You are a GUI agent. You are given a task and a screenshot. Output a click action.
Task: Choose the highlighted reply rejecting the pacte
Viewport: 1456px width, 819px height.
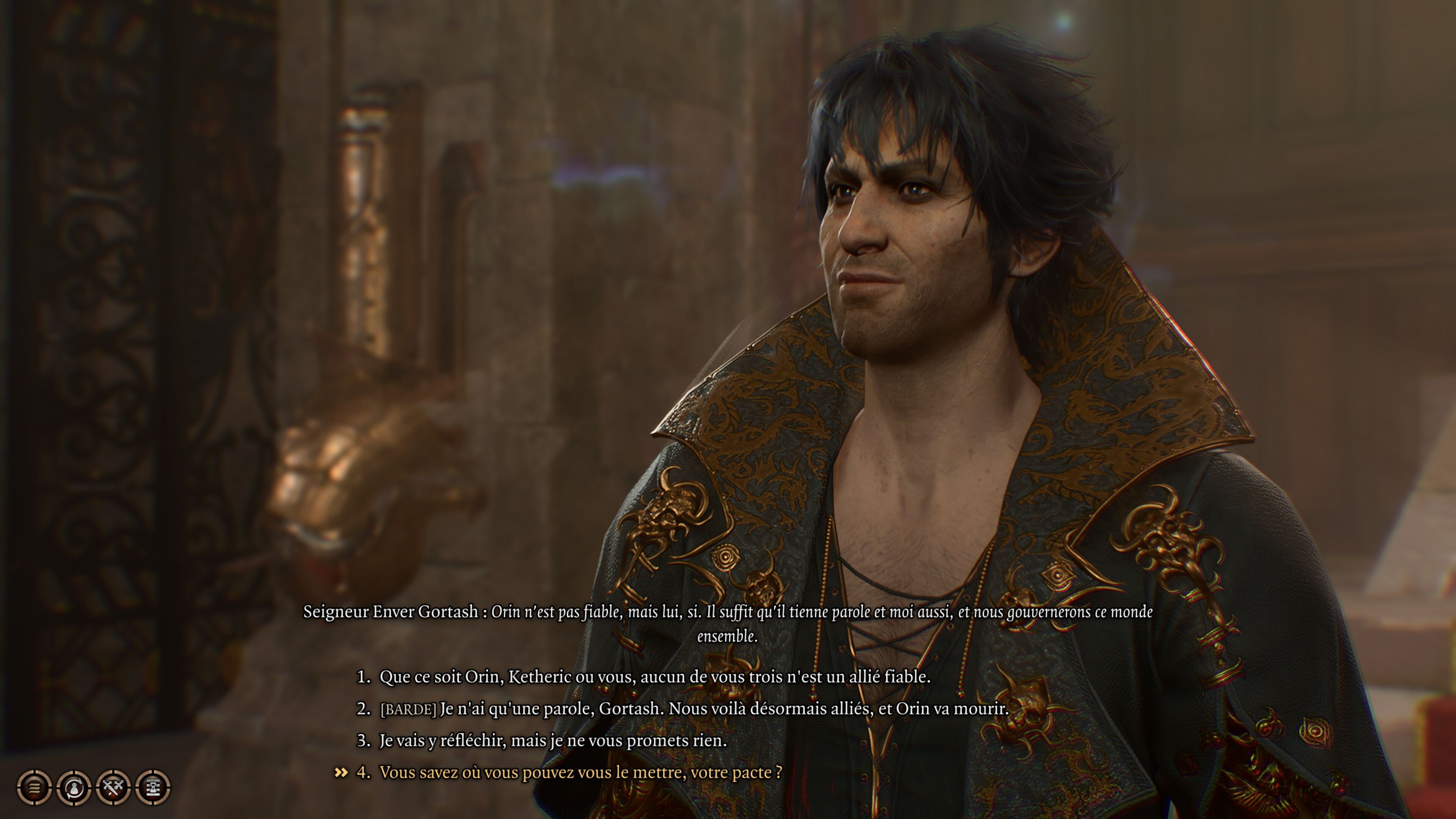(581, 772)
